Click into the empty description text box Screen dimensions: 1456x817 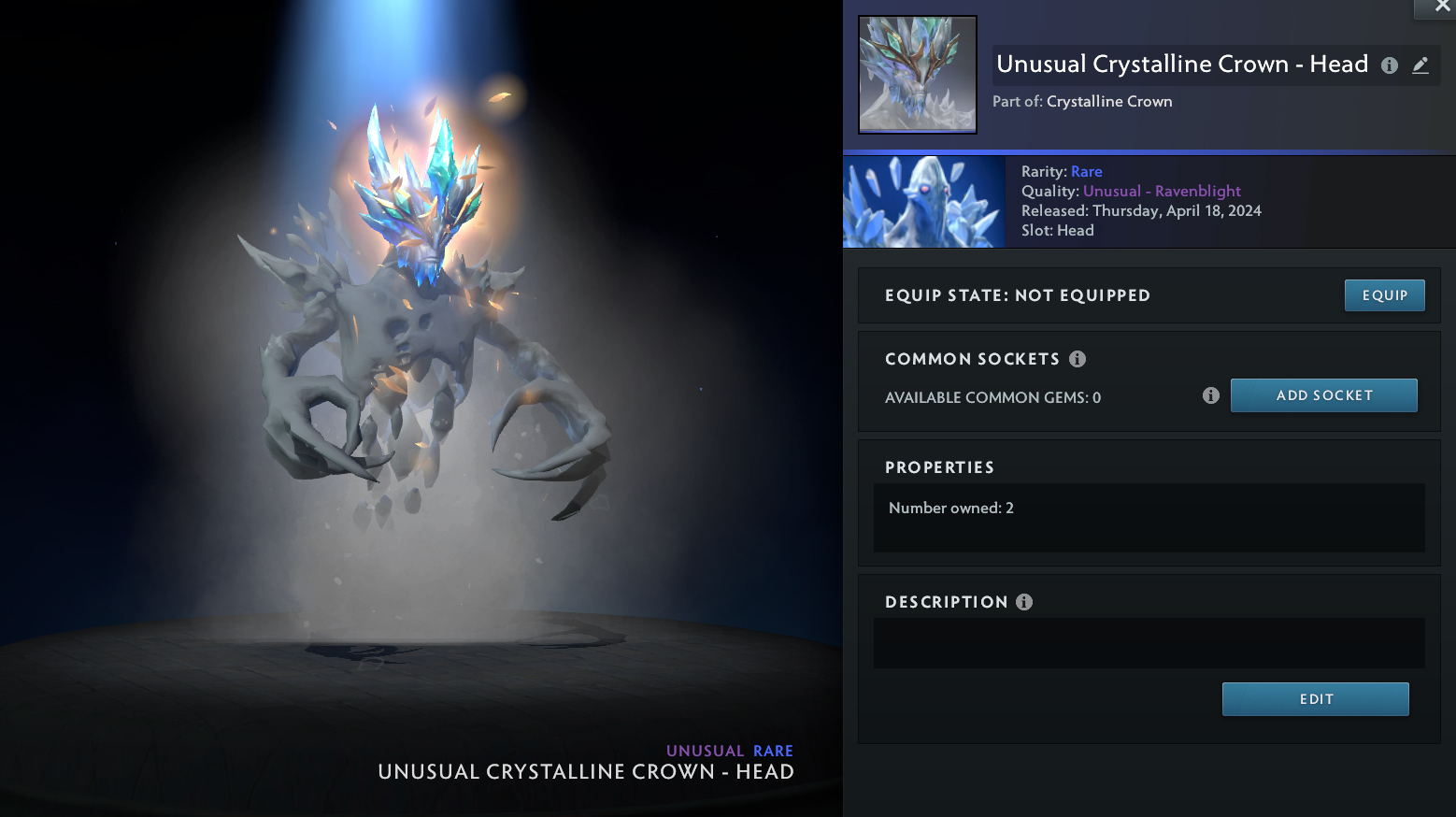point(1149,643)
